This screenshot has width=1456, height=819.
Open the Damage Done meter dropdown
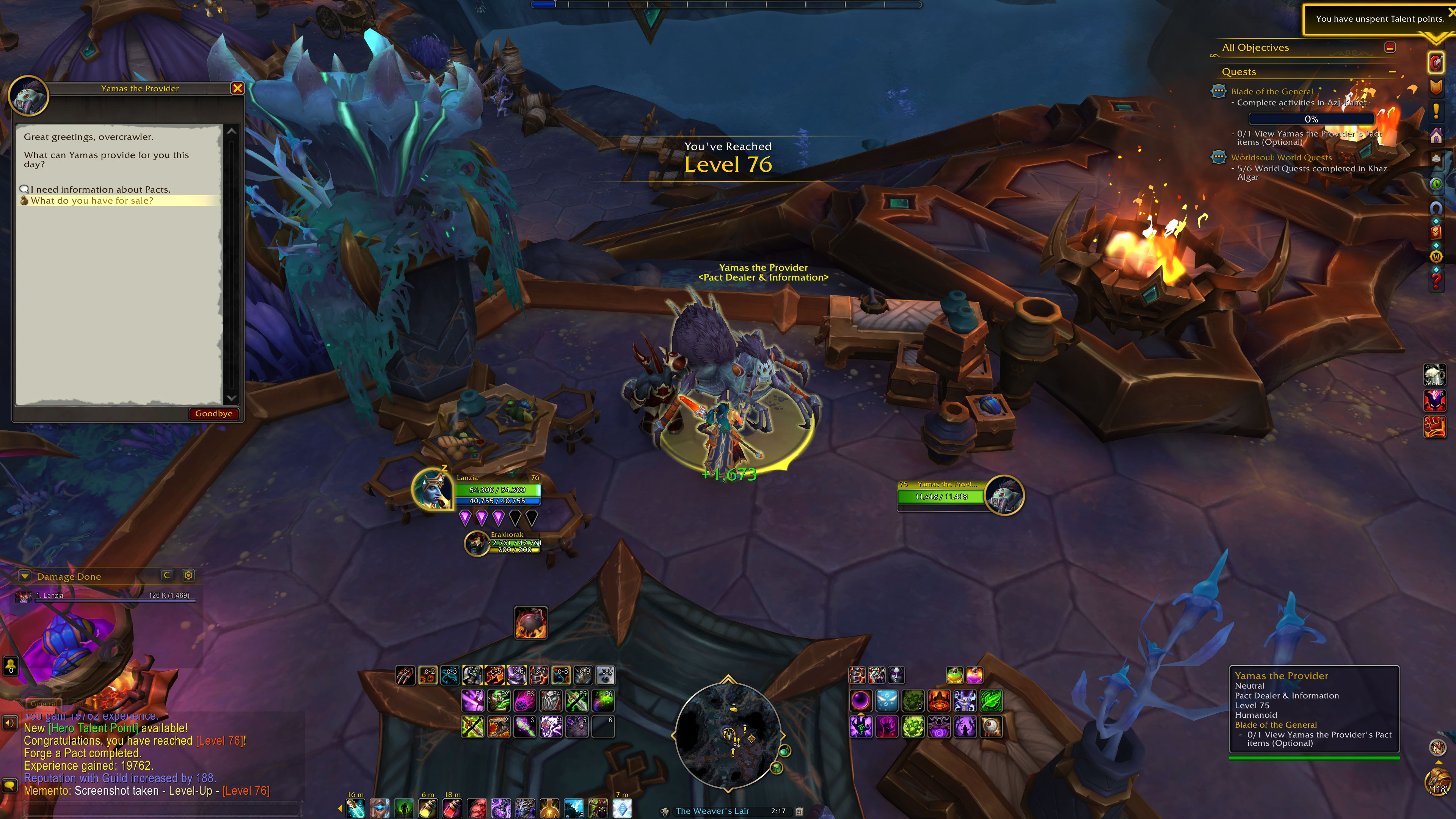pos(24,576)
